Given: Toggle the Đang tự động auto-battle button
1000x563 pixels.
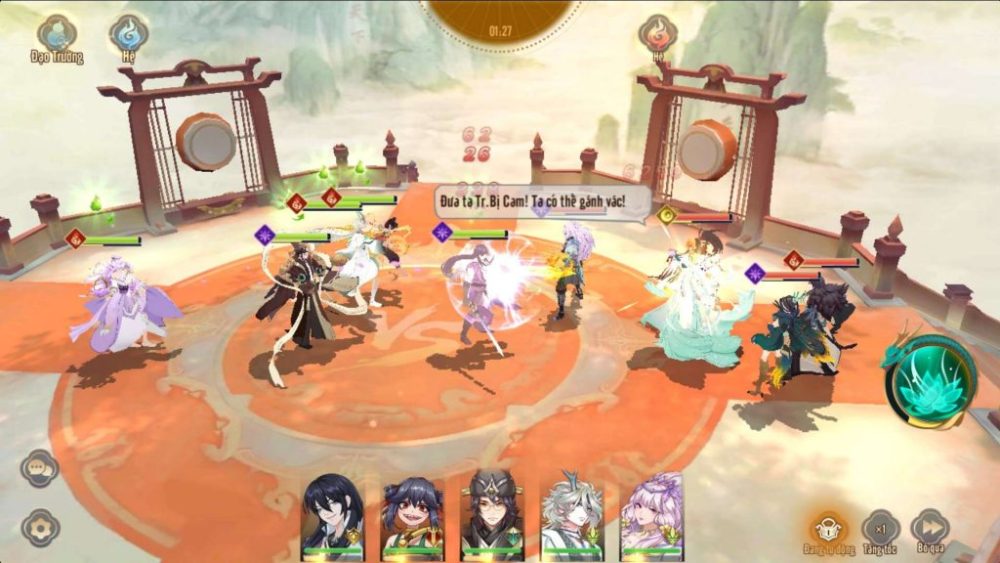Looking at the screenshot, I should 829,529.
